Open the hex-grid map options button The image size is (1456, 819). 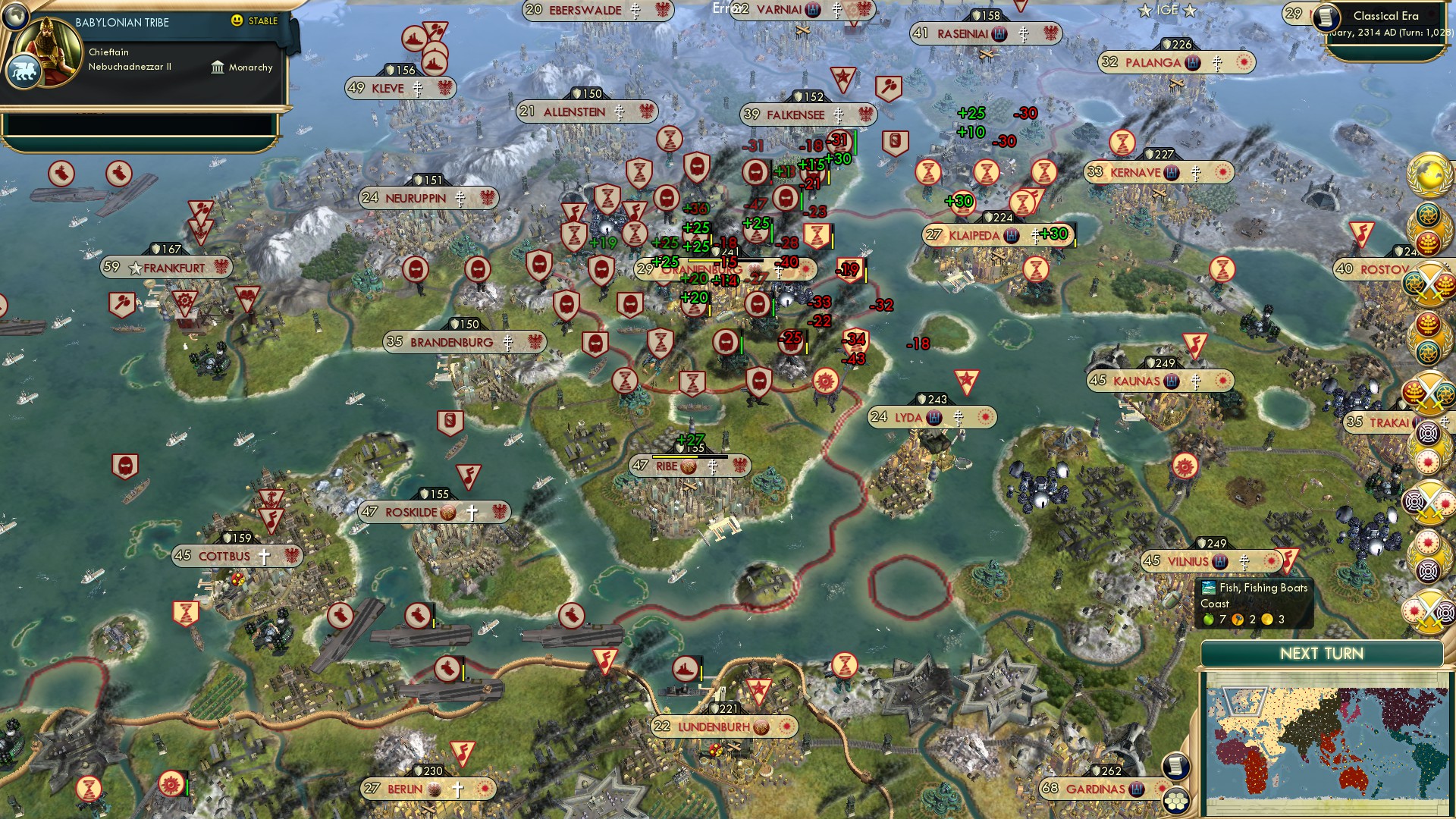pyautogui.click(x=1175, y=801)
